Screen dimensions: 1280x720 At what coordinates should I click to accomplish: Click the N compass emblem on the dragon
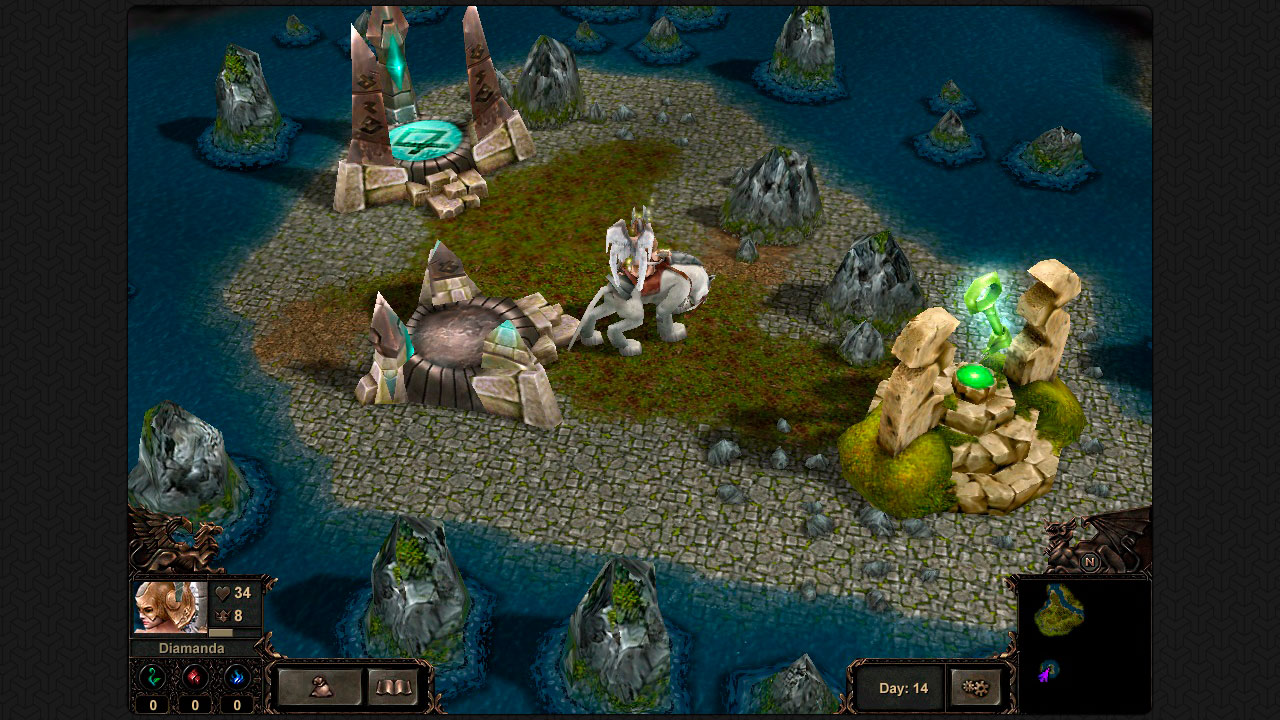pos(1090,562)
